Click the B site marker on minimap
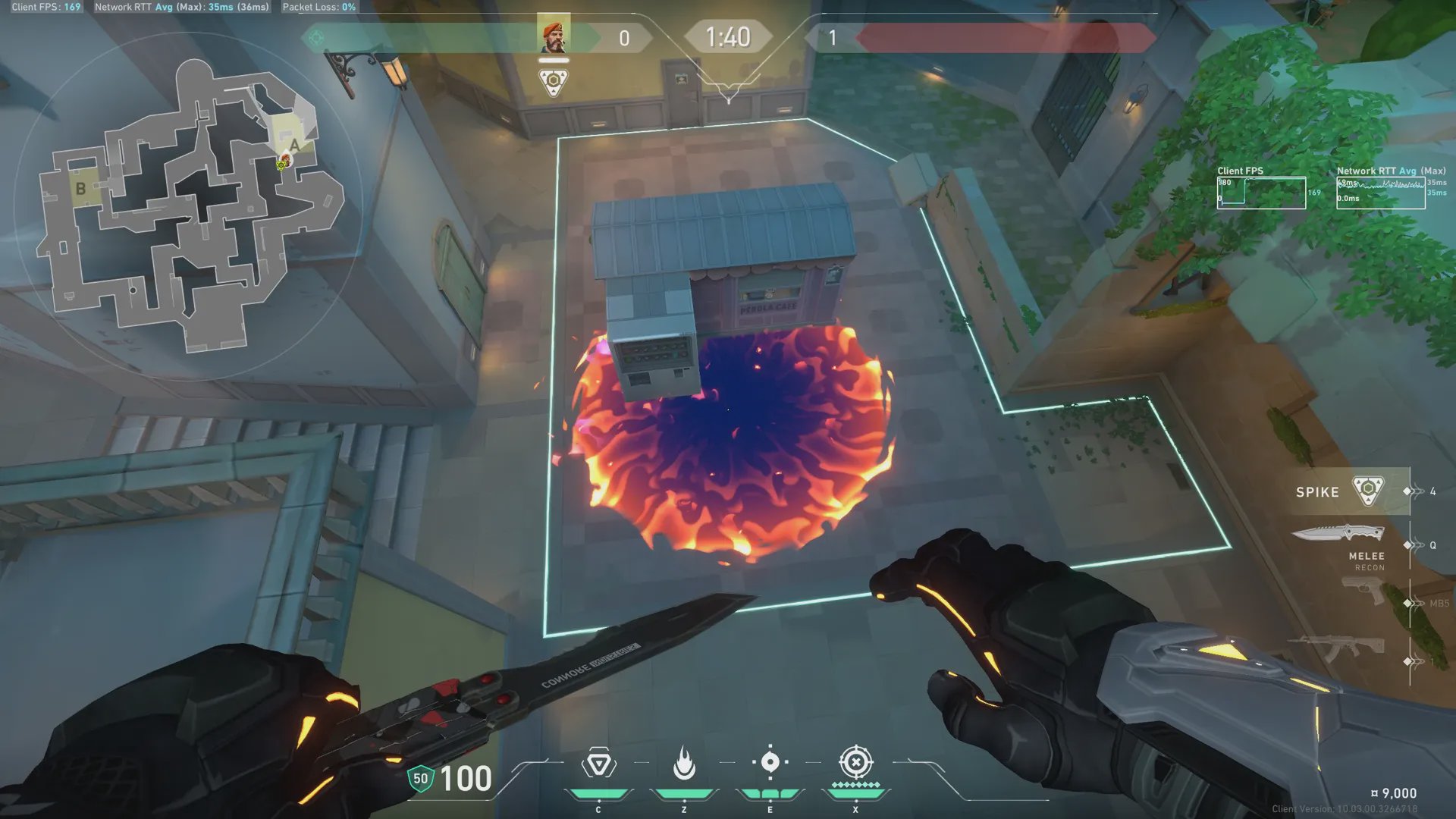 click(x=80, y=189)
